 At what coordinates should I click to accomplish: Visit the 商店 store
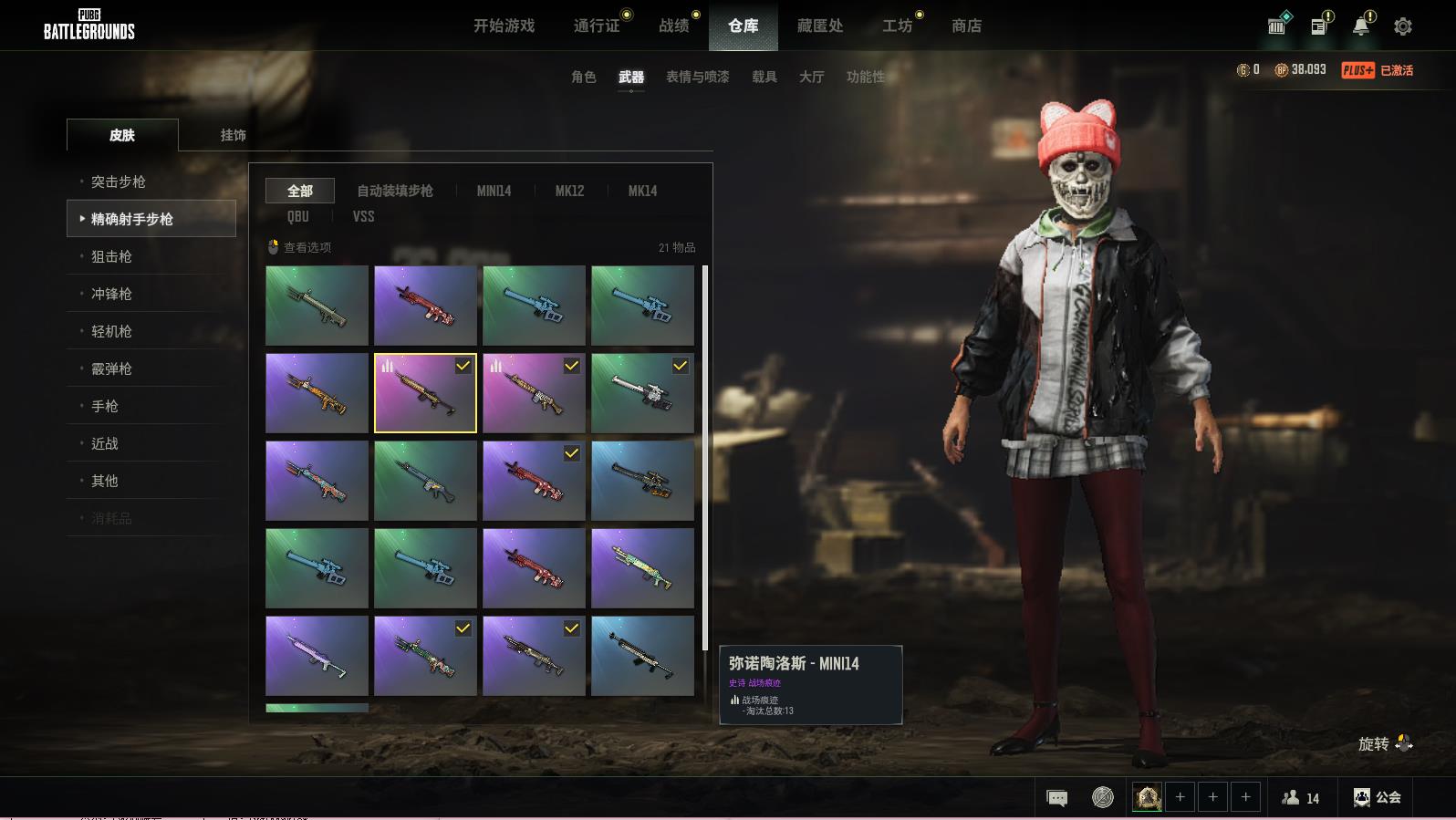[x=966, y=26]
